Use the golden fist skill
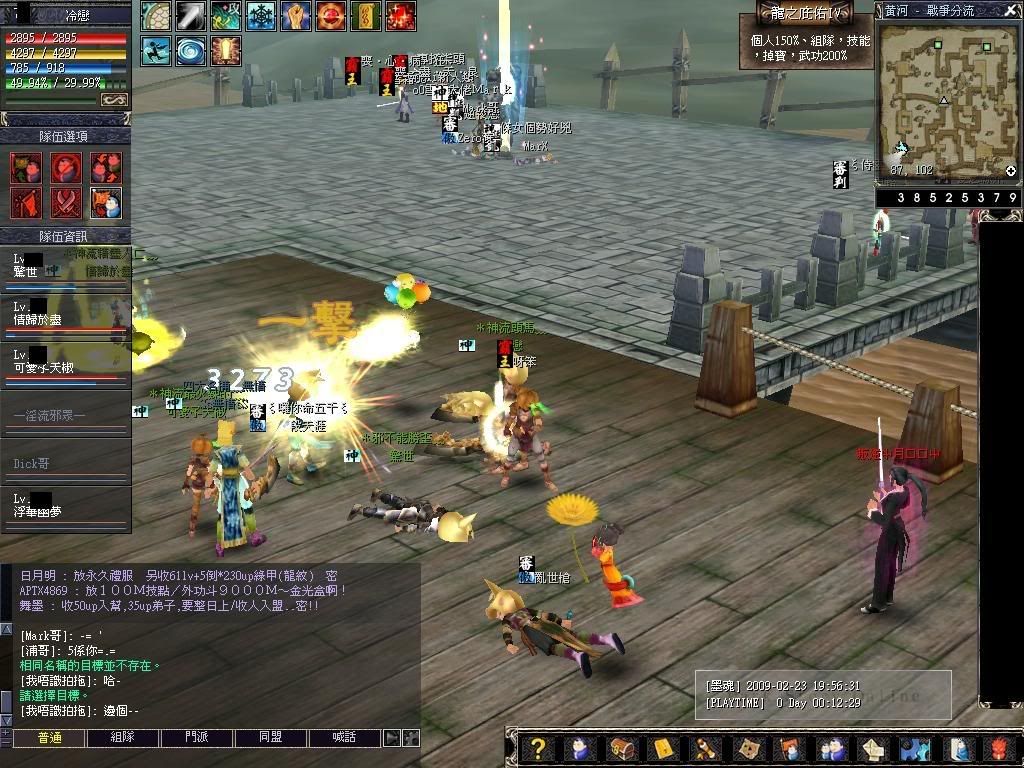 296,16
